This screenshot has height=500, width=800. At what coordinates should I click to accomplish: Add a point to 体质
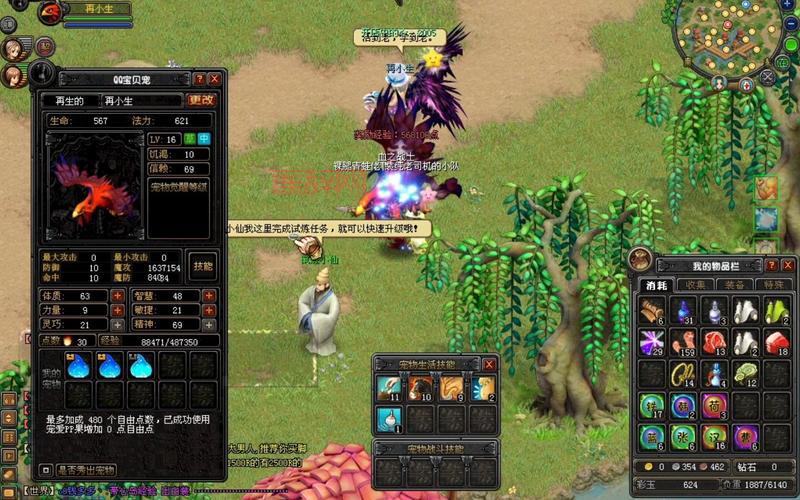click(117, 296)
